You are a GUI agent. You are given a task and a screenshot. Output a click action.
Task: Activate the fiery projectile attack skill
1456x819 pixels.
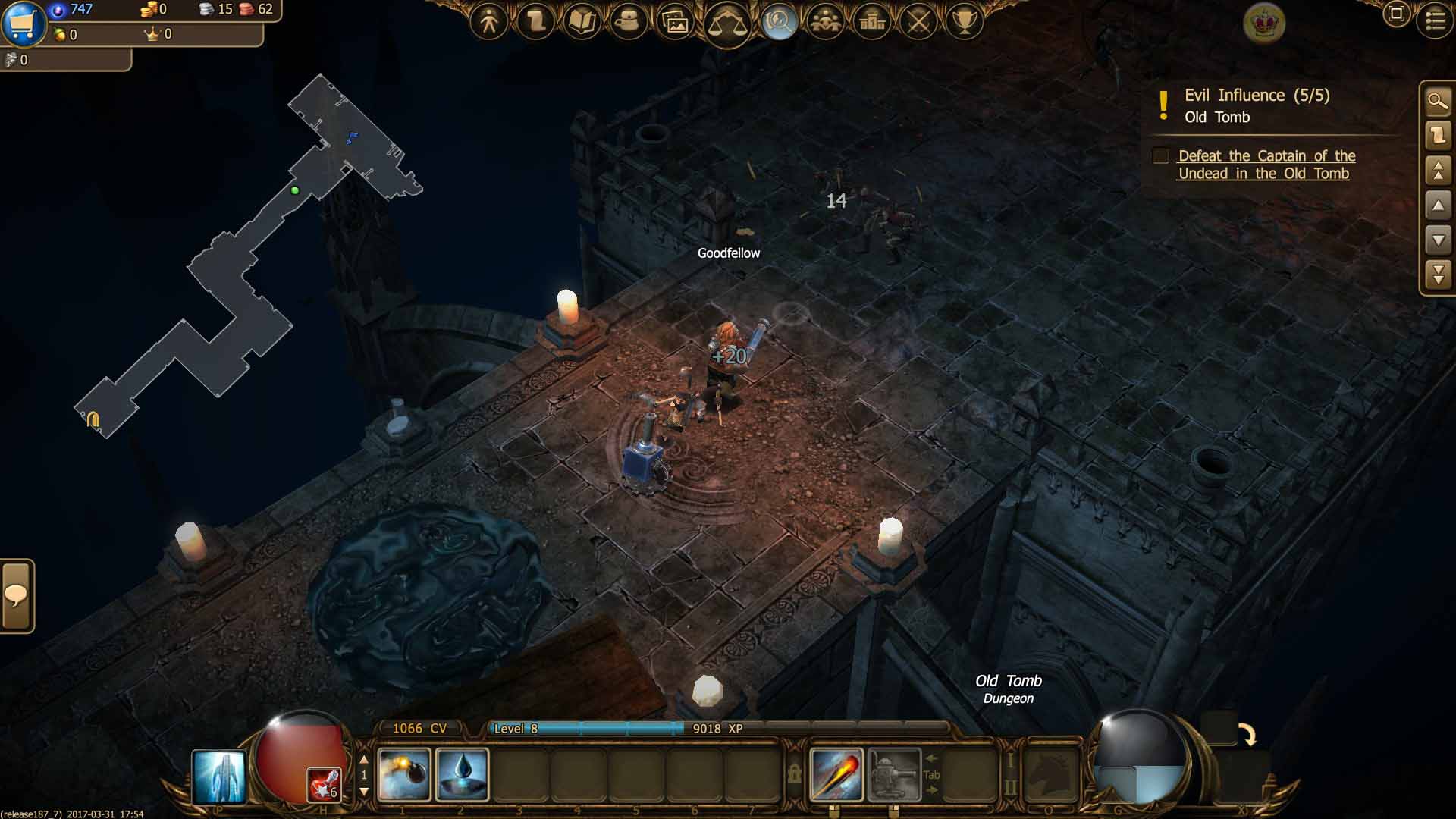point(836,774)
